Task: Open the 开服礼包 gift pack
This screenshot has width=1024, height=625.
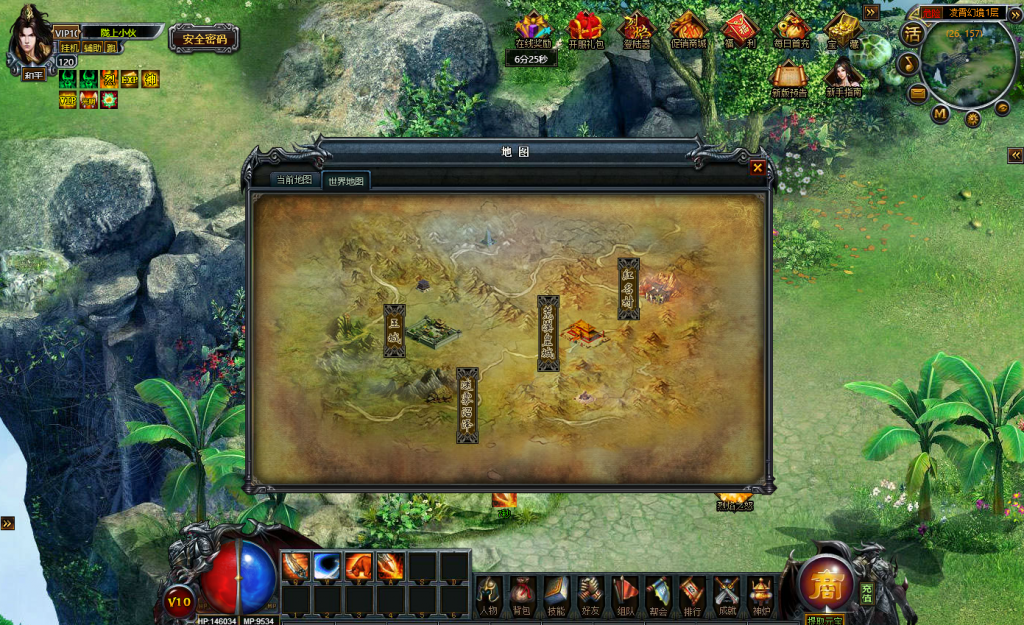Action: 585,31
